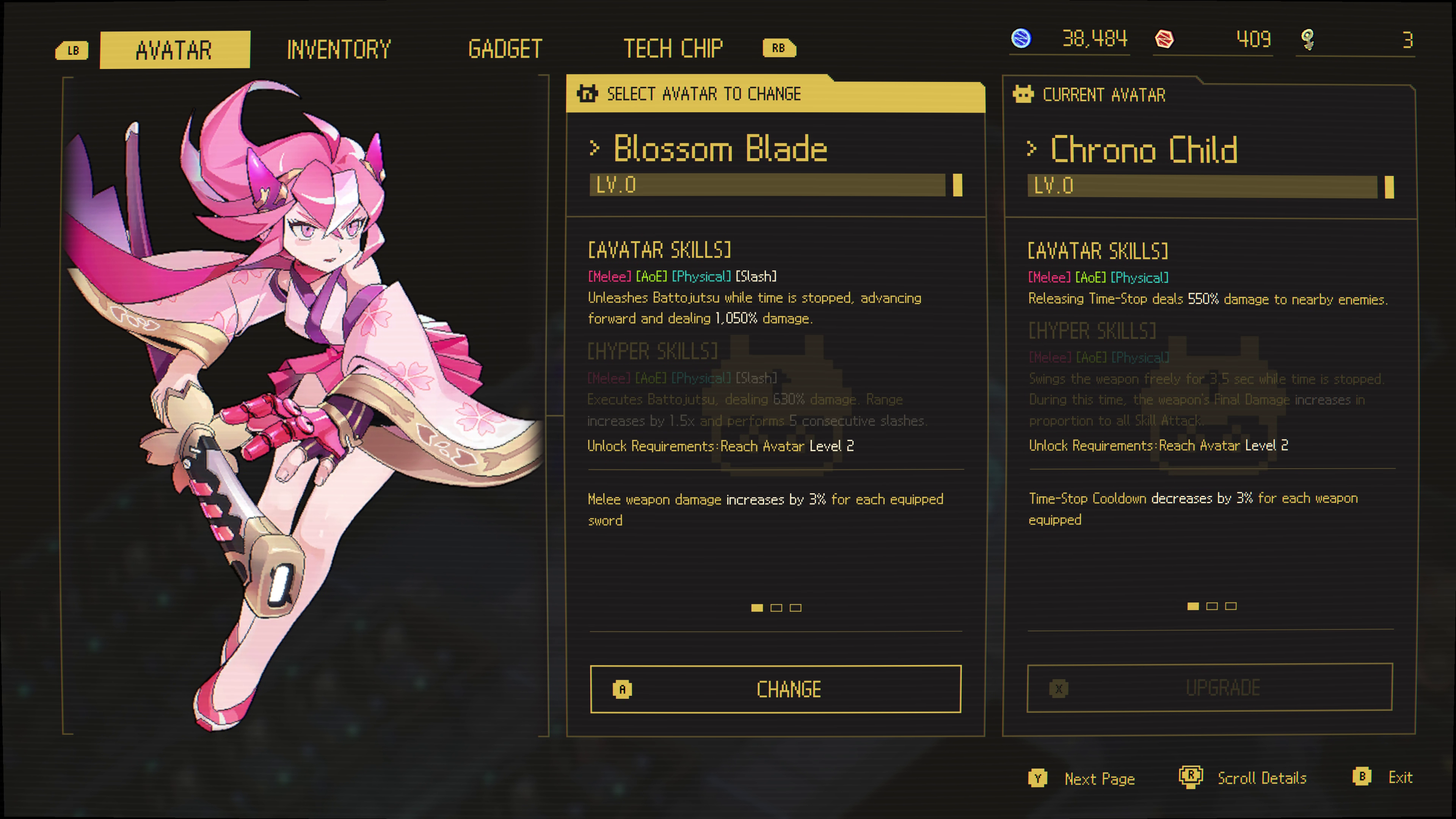The width and height of the screenshot is (1456, 819).
Task: Open the Inventory tab
Action: (x=339, y=50)
